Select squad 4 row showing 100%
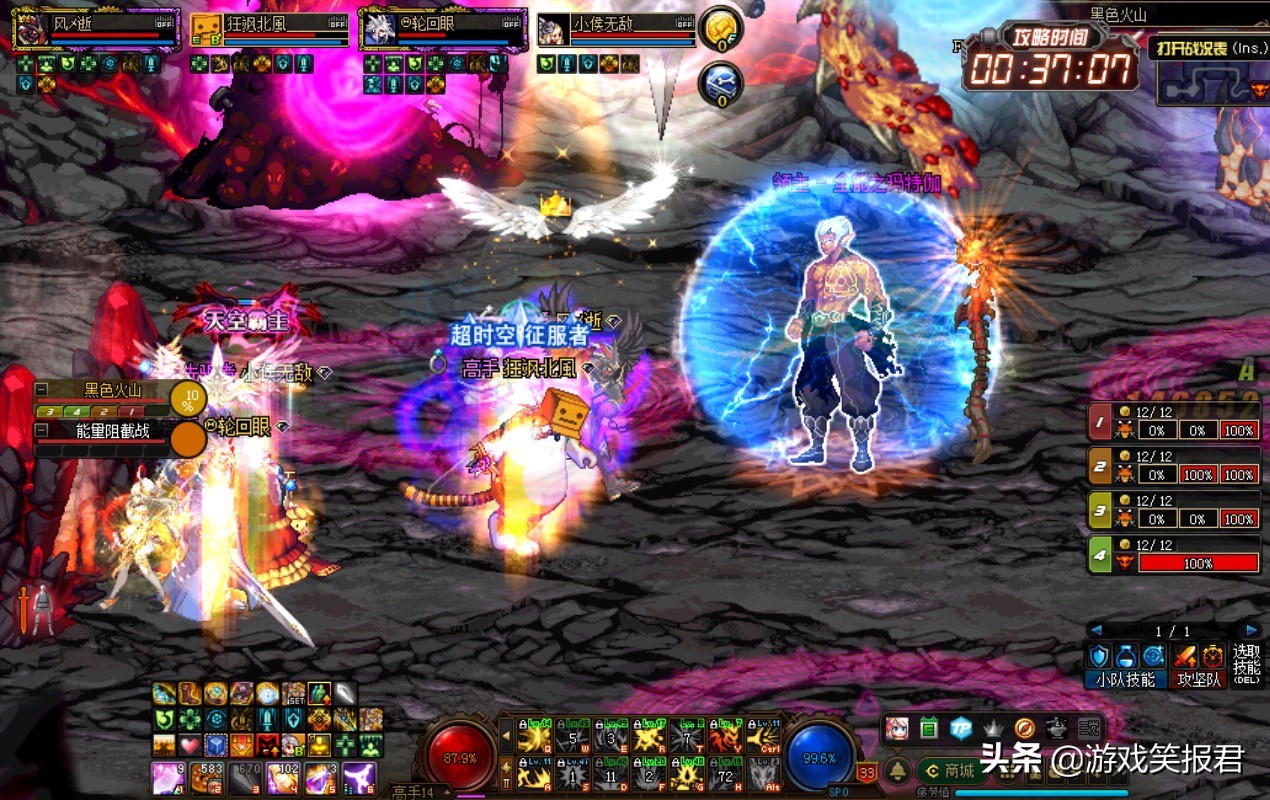The width and height of the screenshot is (1270, 800). 1174,557
